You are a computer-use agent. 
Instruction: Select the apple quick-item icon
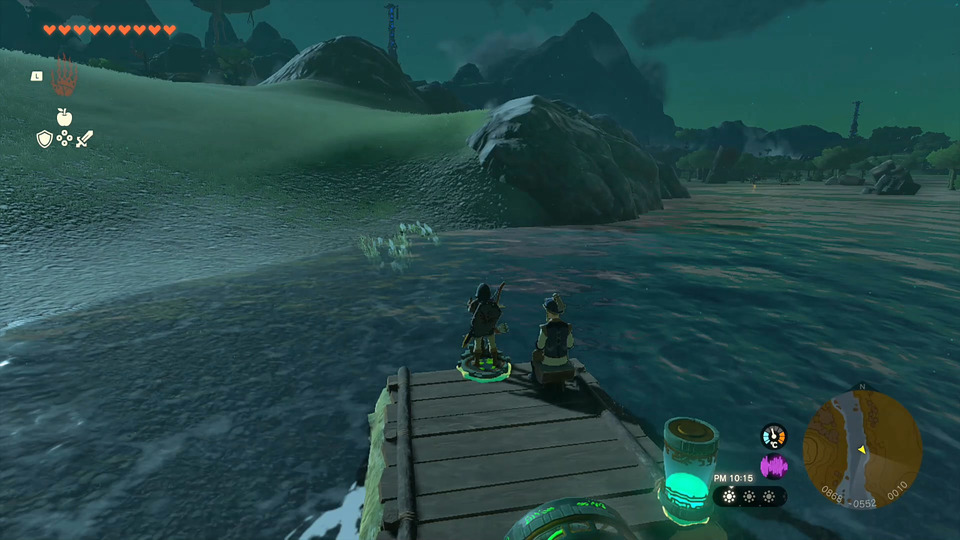pyautogui.click(x=64, y=117)
